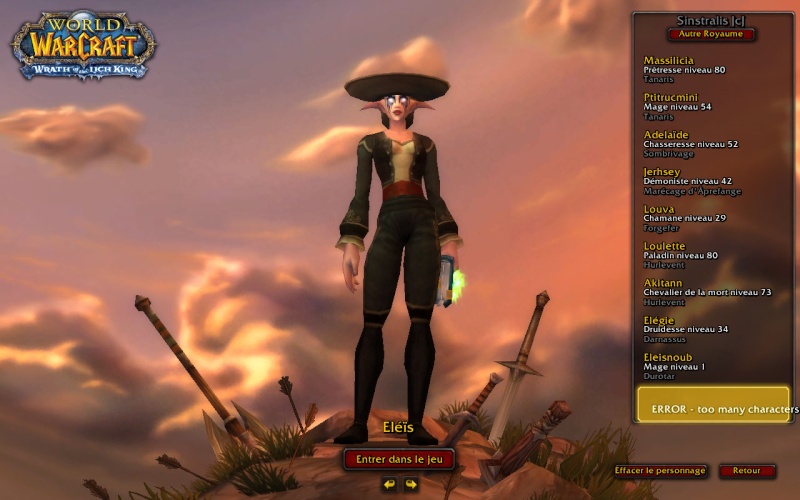Click Effacer le personnage to delete character
Screen dimensions: 800x500
point(660,470)
